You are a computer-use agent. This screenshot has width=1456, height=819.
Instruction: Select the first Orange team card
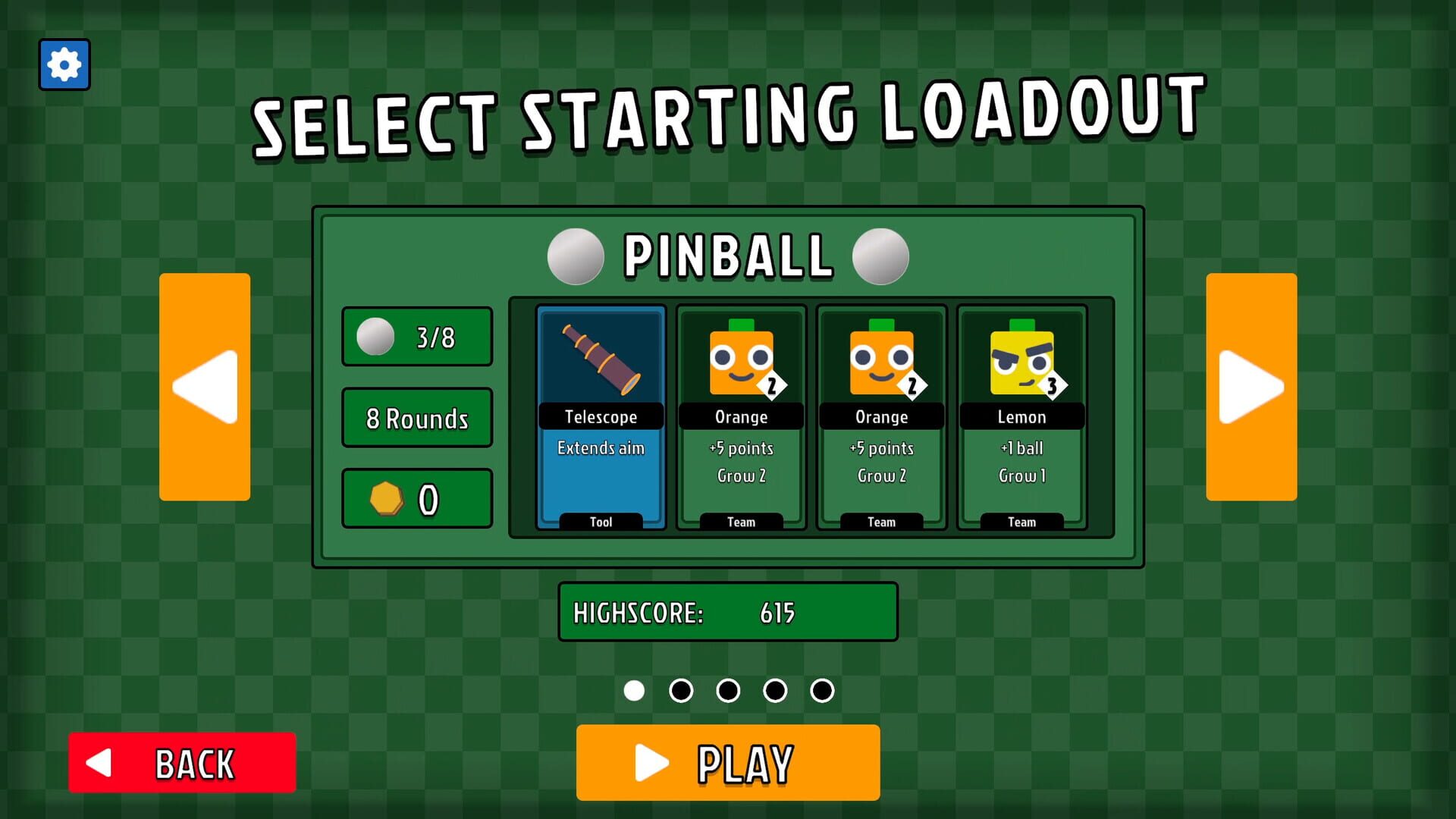pos(741,413)
